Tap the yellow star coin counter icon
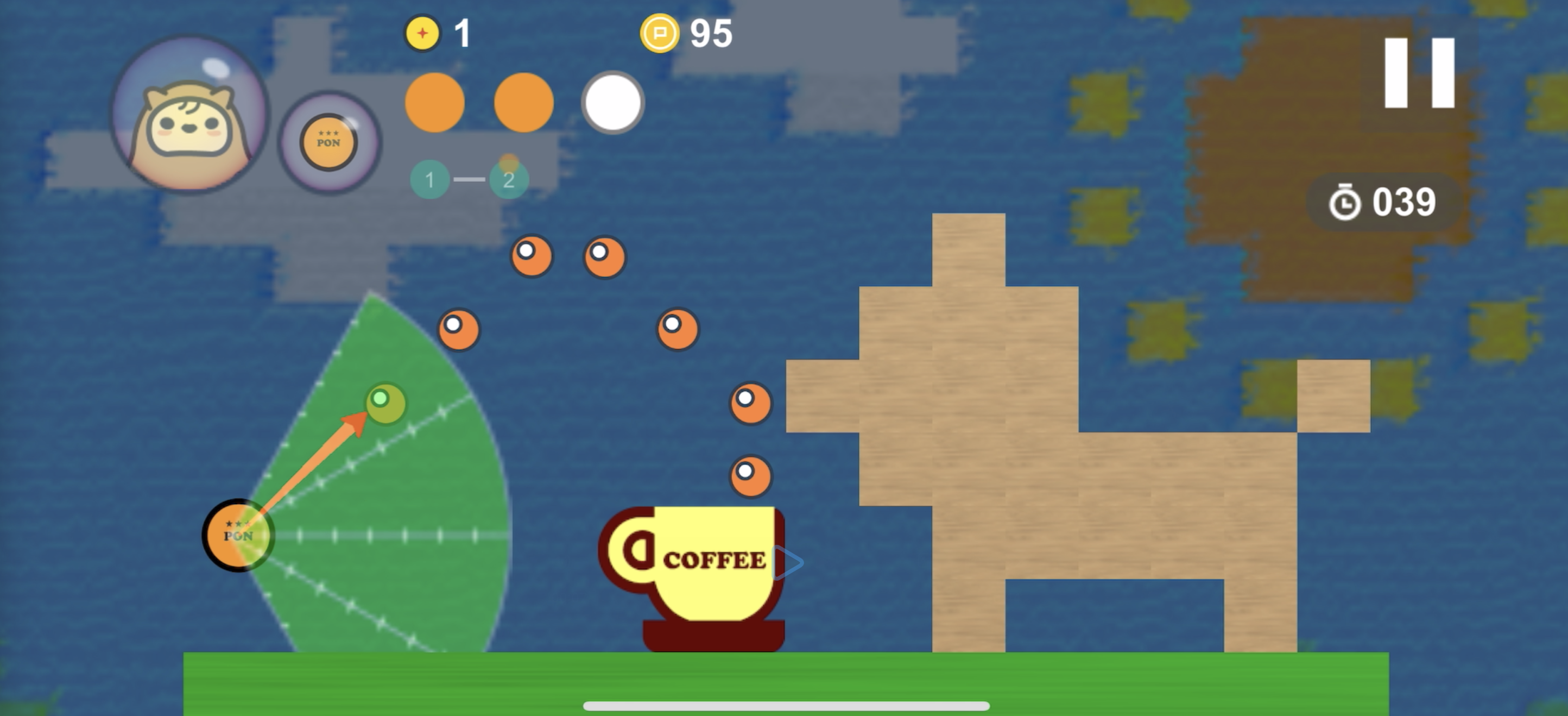The image size is (1568, 716). [423, 34]
